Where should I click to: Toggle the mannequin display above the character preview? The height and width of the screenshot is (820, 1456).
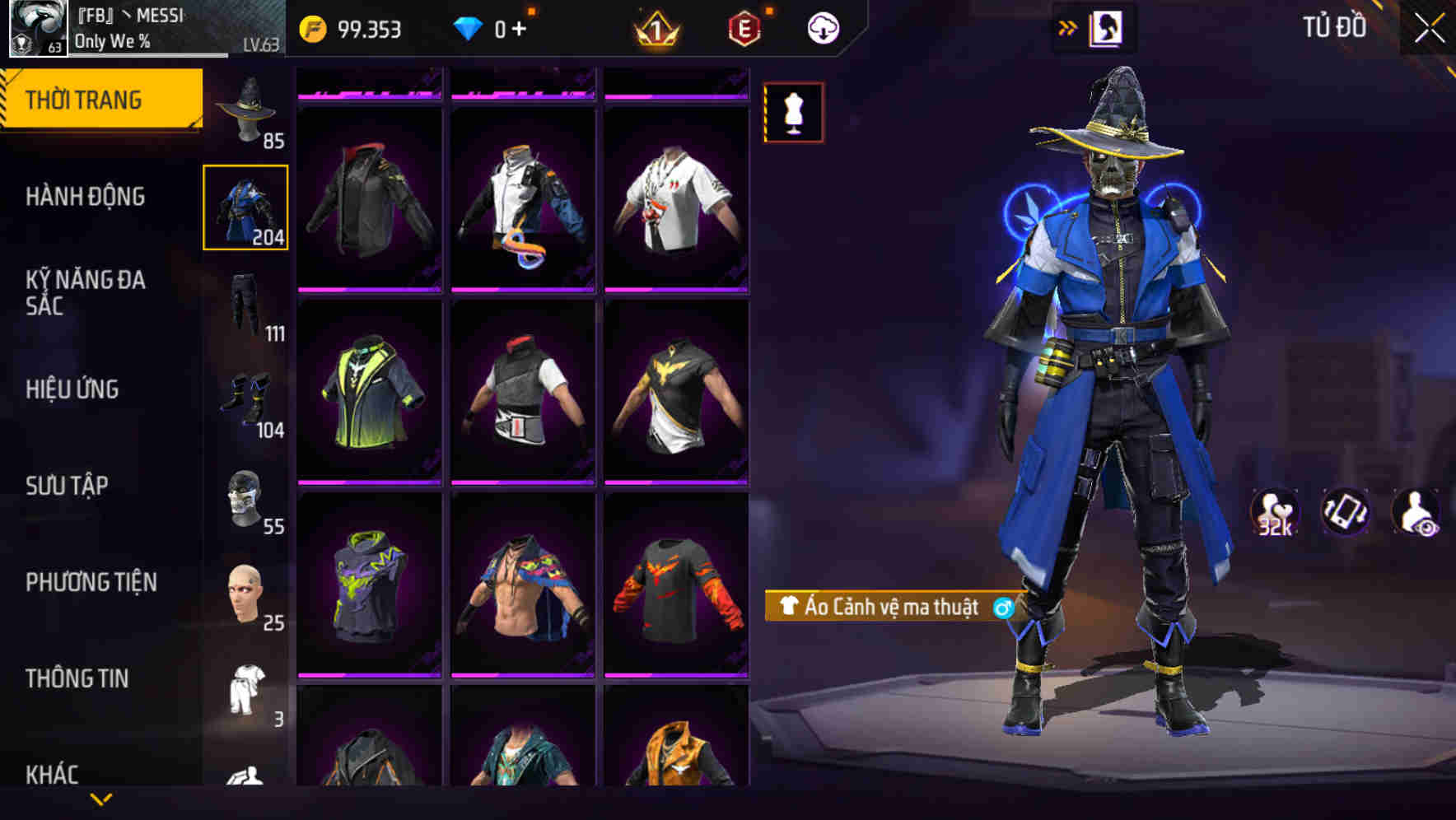pos(793,113)
